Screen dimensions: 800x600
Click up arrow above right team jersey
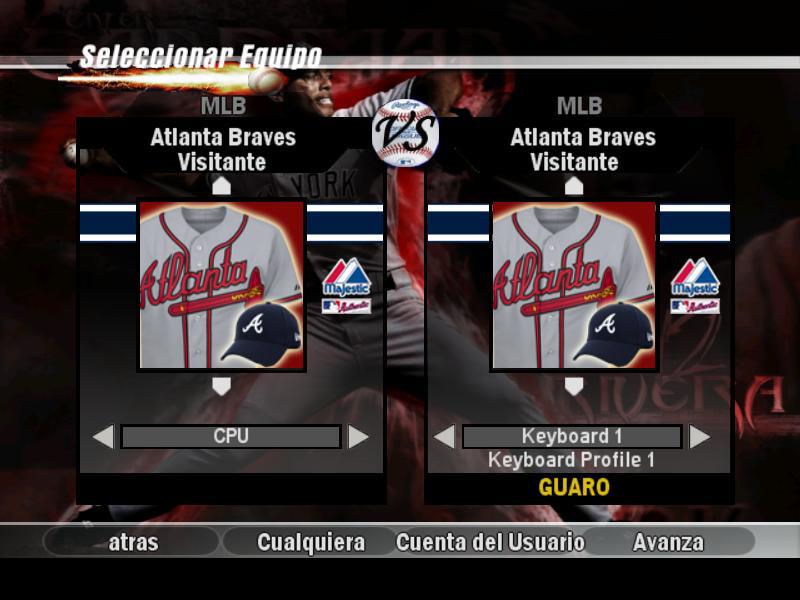click(574, 186)
